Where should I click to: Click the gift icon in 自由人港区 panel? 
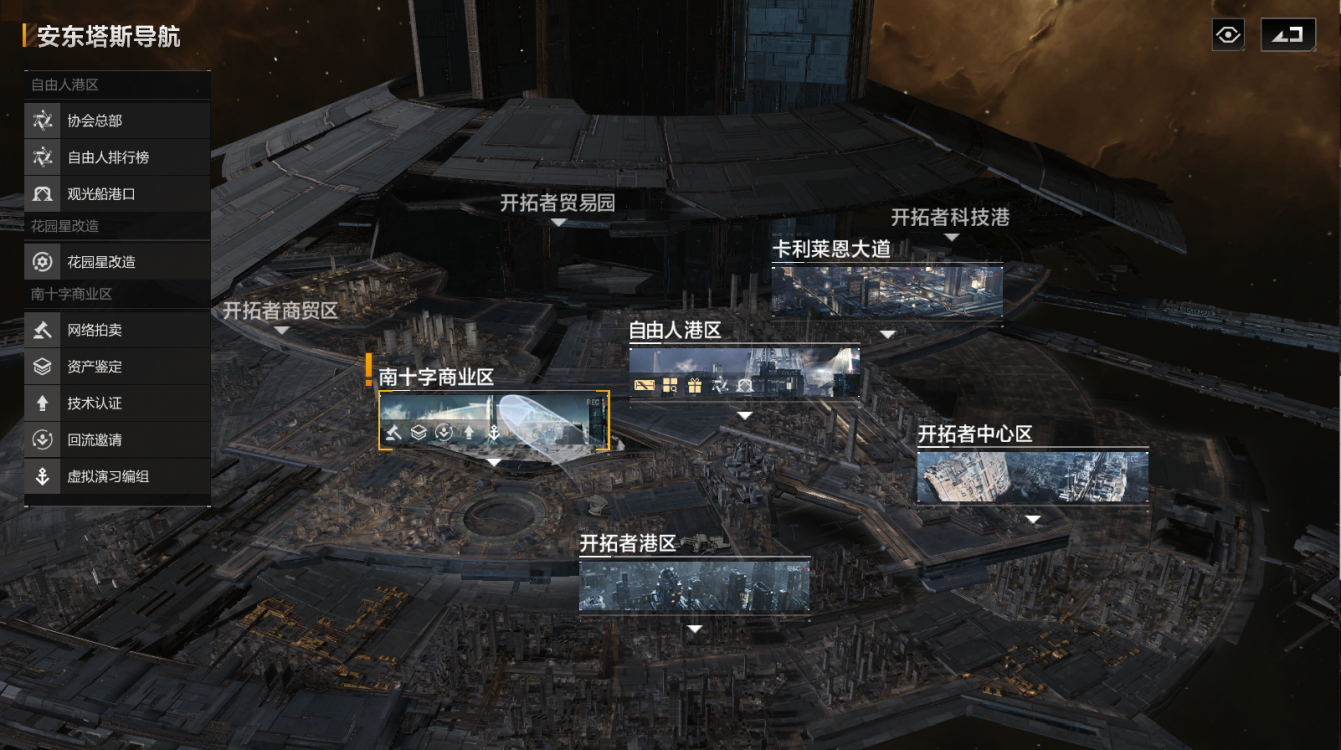click(693, 387)
